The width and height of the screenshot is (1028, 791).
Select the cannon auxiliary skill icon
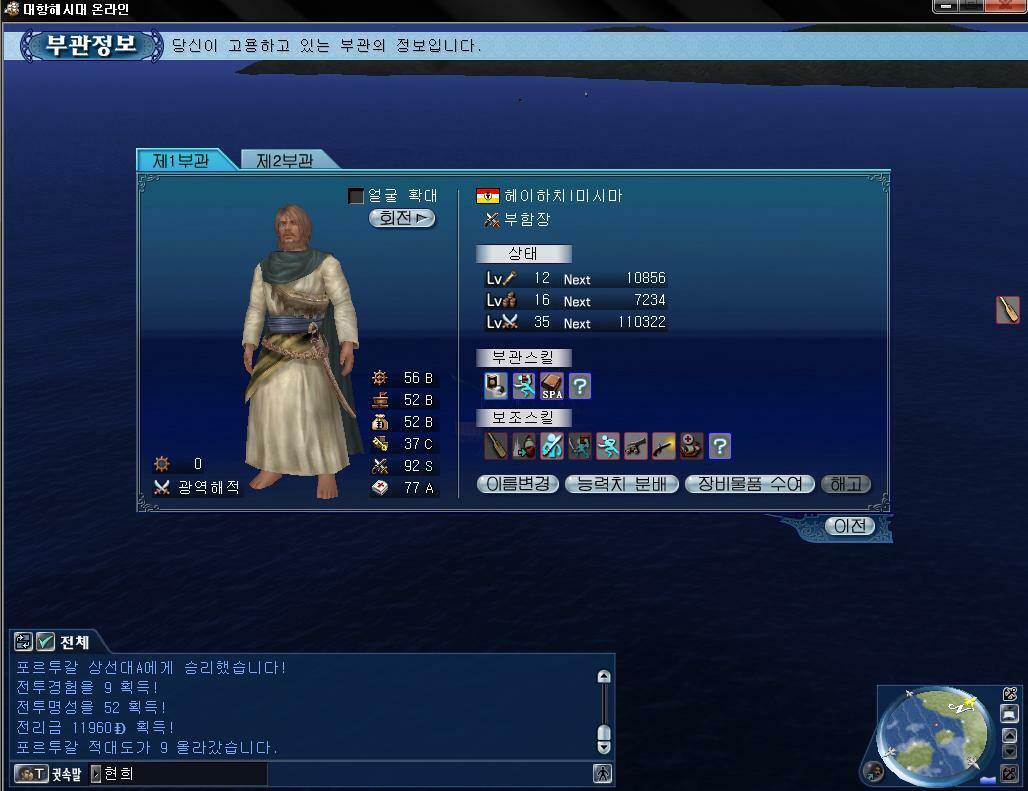click(636, 446)
